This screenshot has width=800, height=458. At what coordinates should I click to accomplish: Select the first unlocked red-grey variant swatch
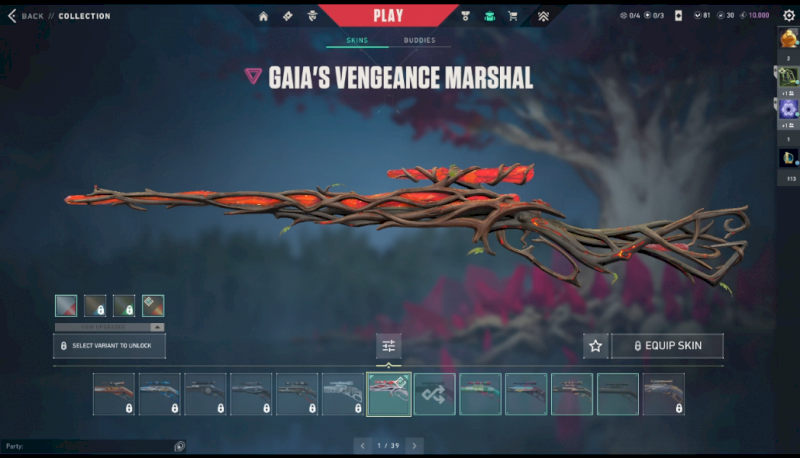[x=65, y=306]
